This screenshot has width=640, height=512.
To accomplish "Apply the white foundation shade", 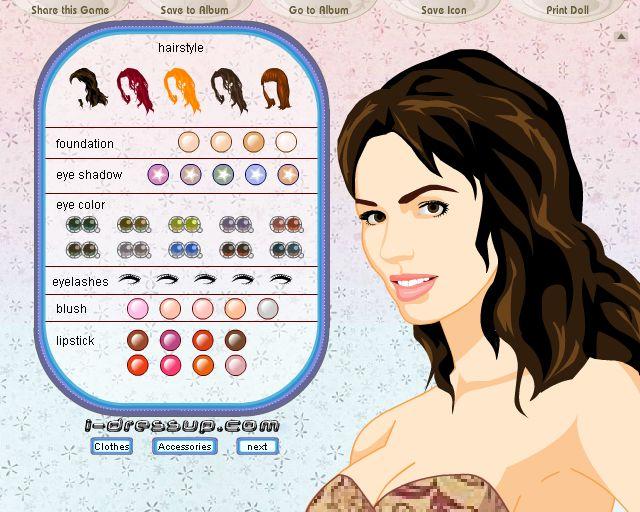I will 287,142.
